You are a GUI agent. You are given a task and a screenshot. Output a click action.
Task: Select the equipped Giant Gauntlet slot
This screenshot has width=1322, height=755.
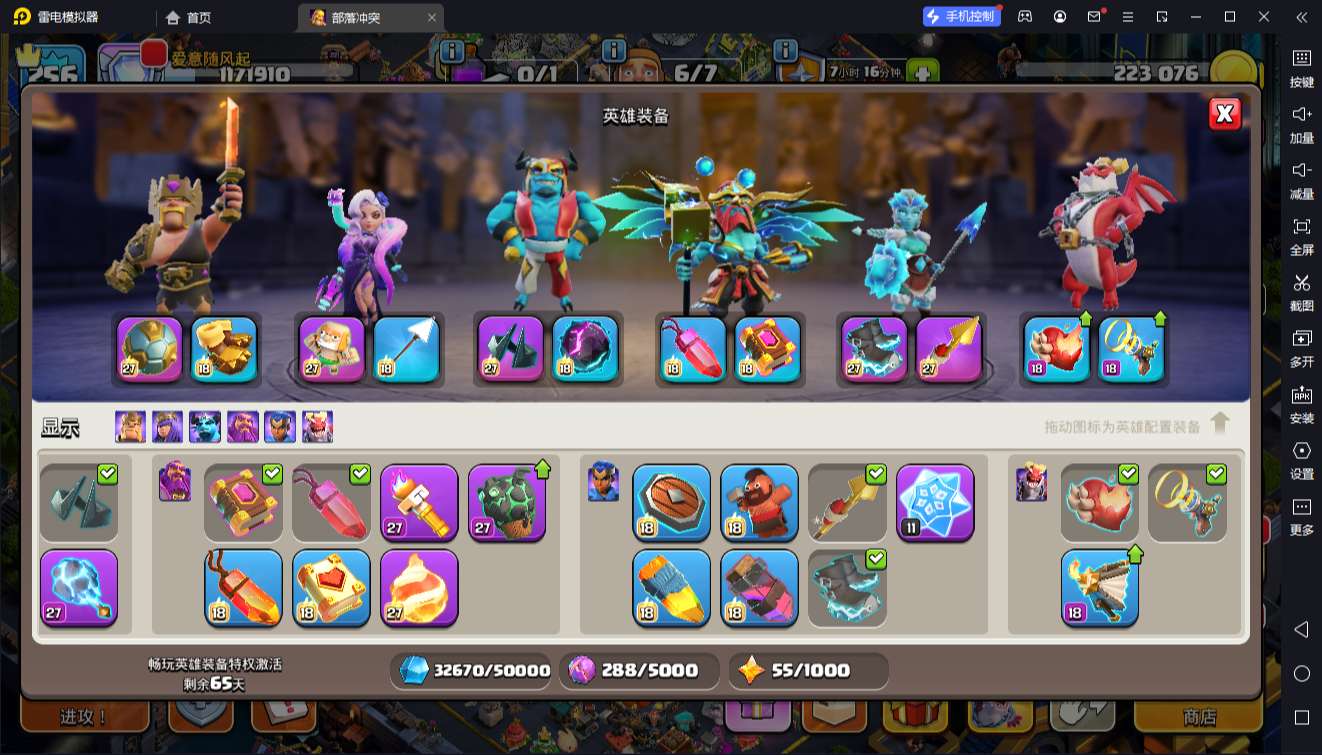click(224, 349)
